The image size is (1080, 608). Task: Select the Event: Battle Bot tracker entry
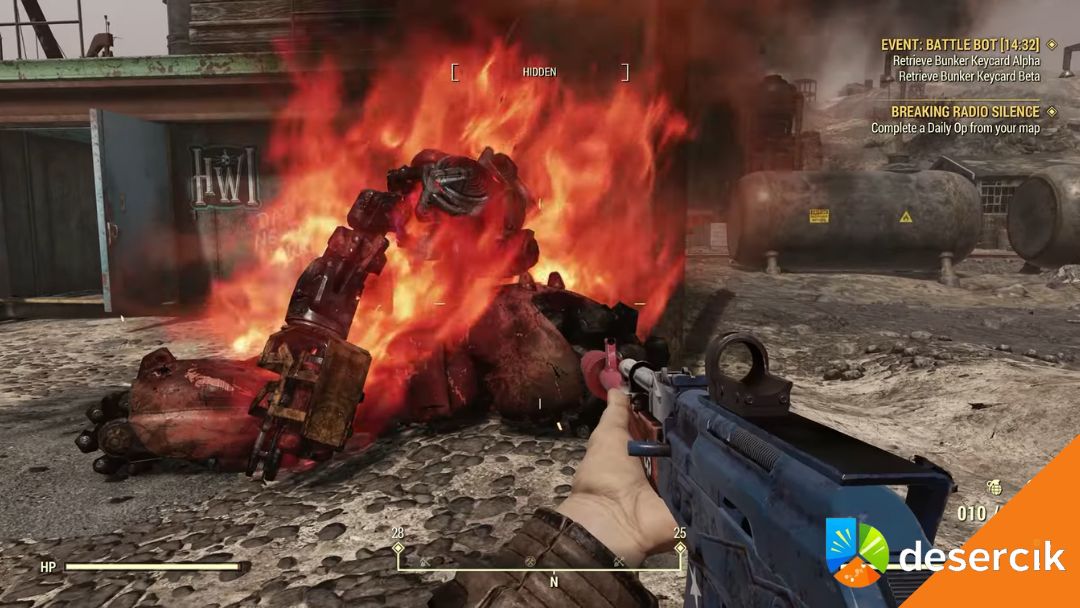[x=960, y=45]
